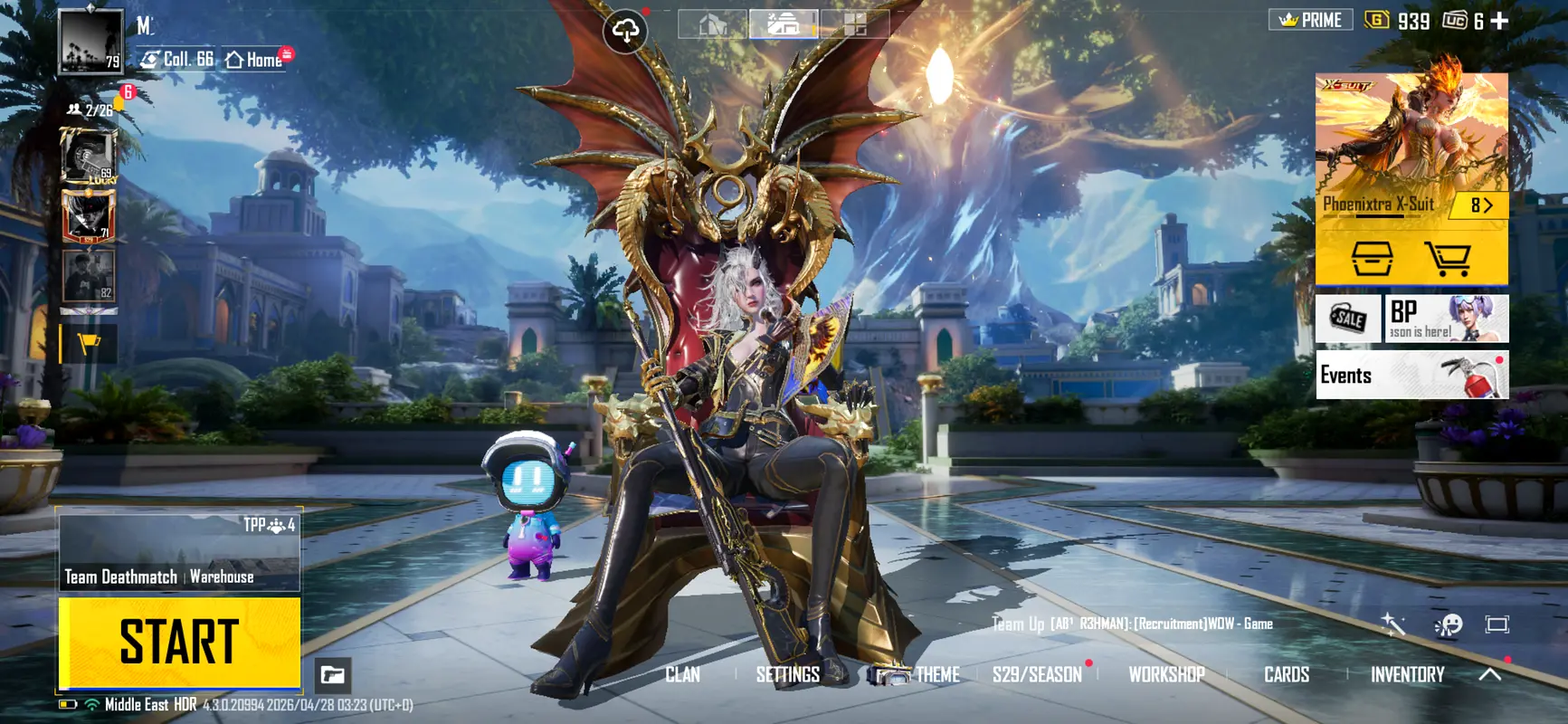
Task: Go to the Home button
Action: pyautogui.click(x=255, y=60)
